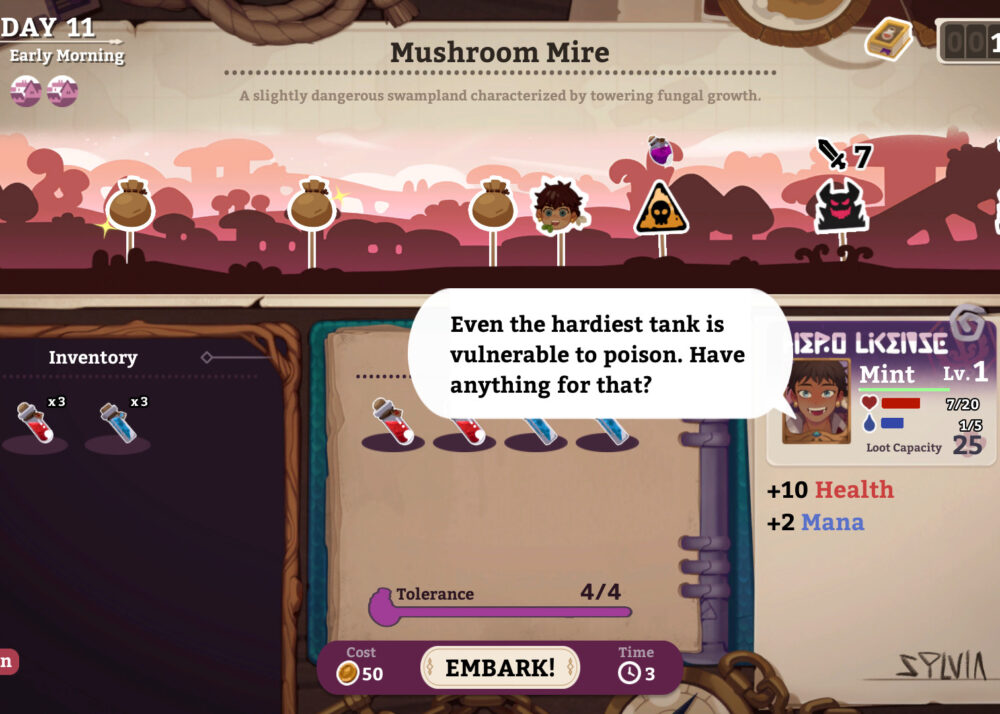
Task: Select the horned monster enemy marker
Action: click(841, 206)
